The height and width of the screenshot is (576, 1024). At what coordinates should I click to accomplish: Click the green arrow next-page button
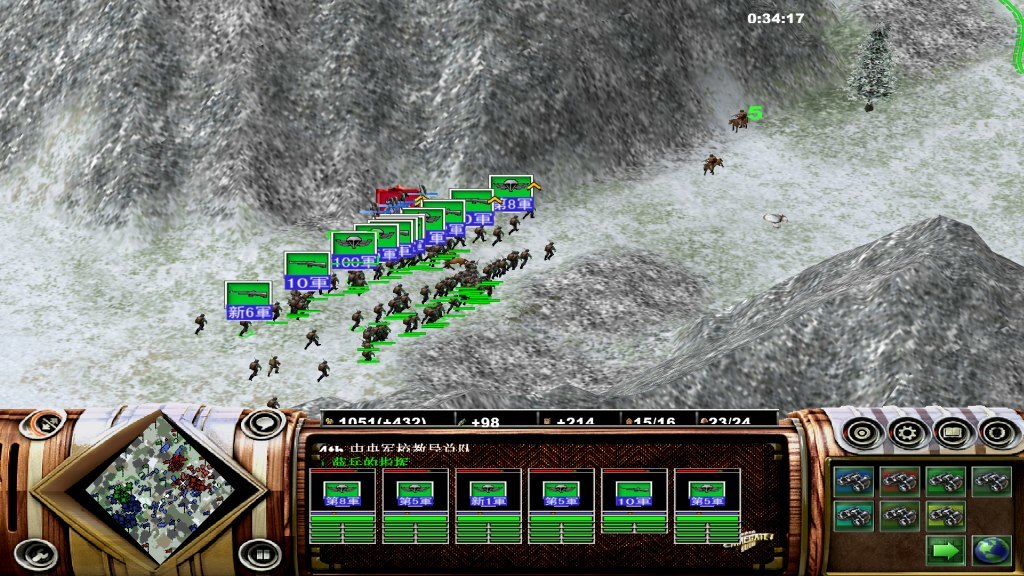click(942, 549)
